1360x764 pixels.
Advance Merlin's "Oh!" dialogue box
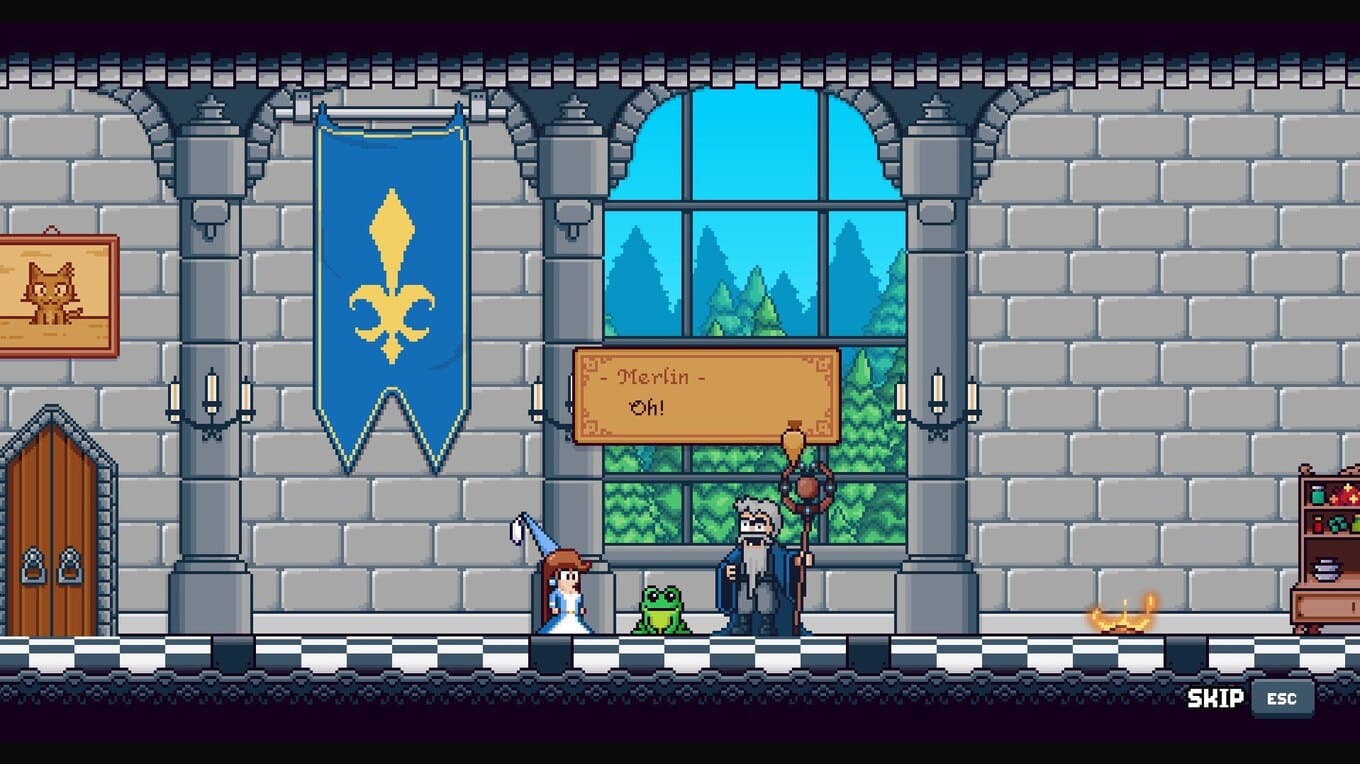coord(706,395)
